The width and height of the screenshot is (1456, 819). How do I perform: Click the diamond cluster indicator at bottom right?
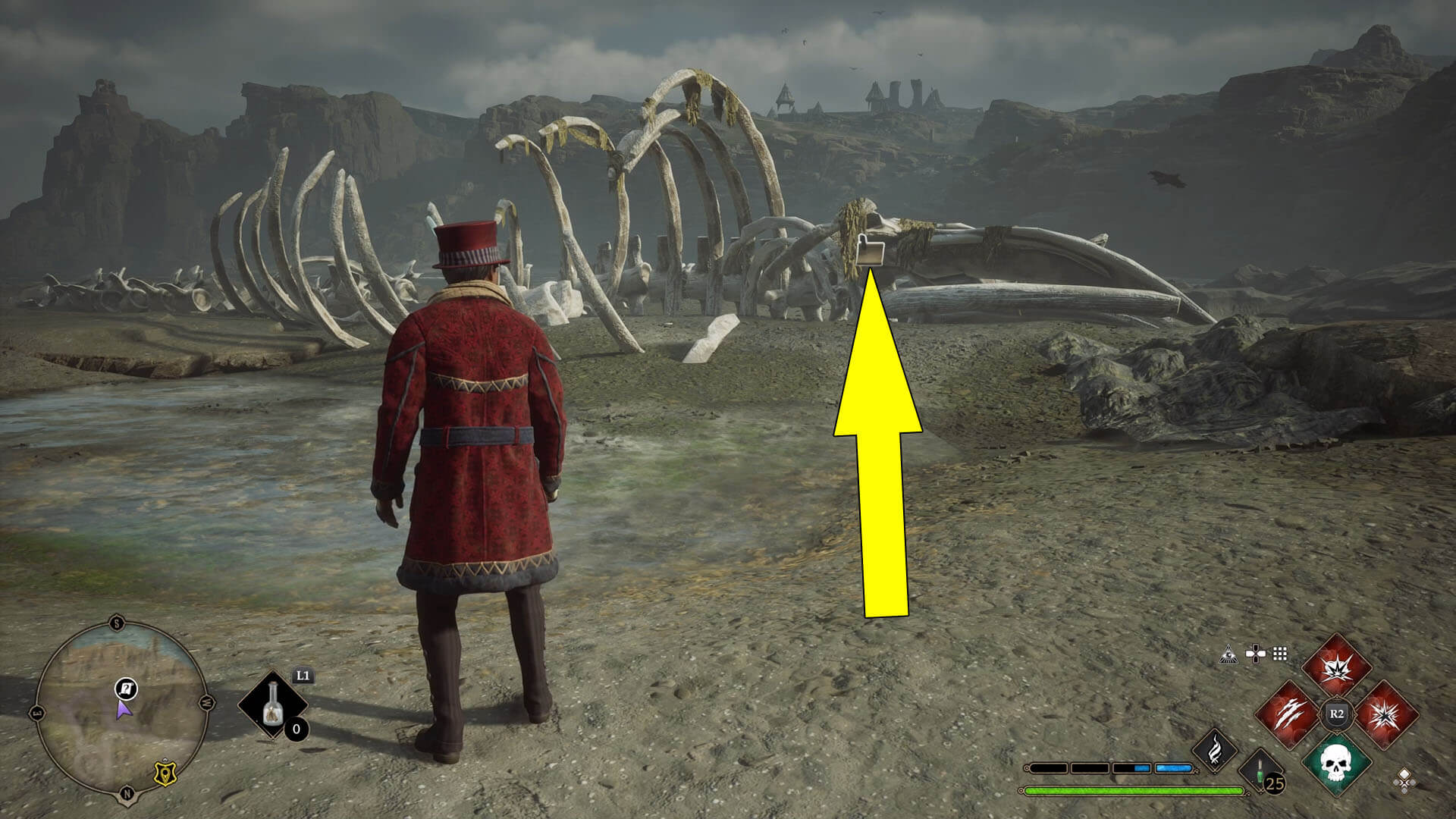click(x=1404, y=781)
